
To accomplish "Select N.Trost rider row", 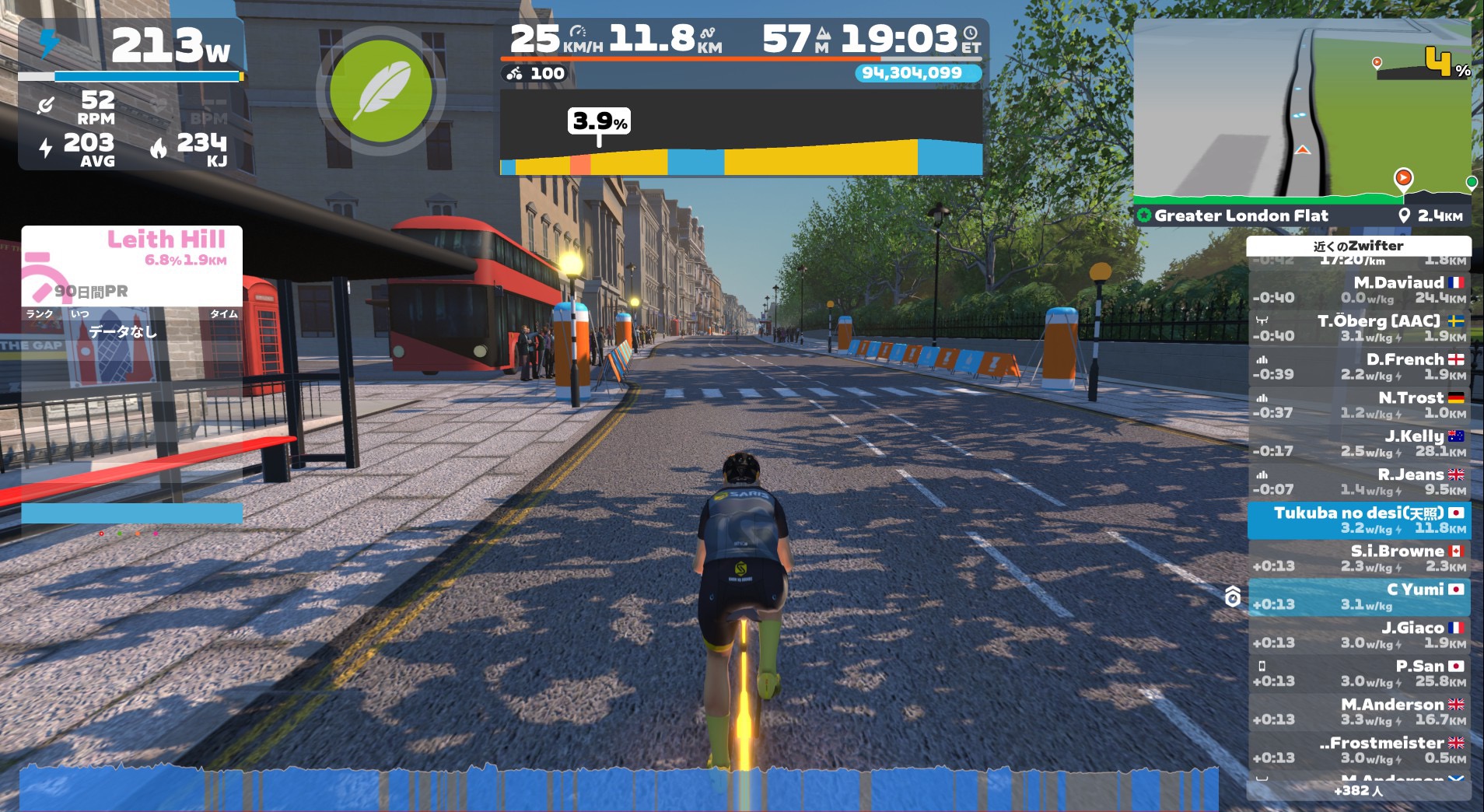I will pyautogui.click(x=1359, y=404).
